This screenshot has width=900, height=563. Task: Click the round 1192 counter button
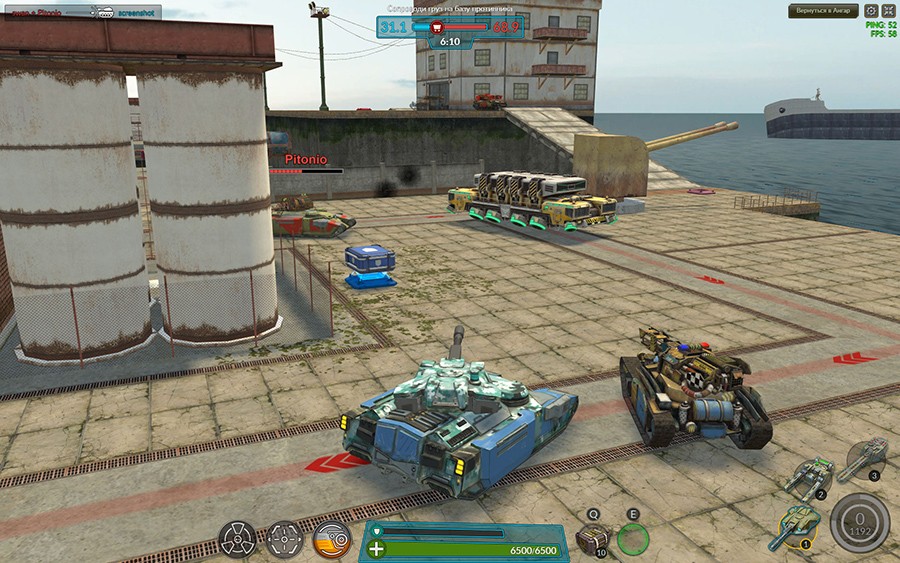[859, 519]
